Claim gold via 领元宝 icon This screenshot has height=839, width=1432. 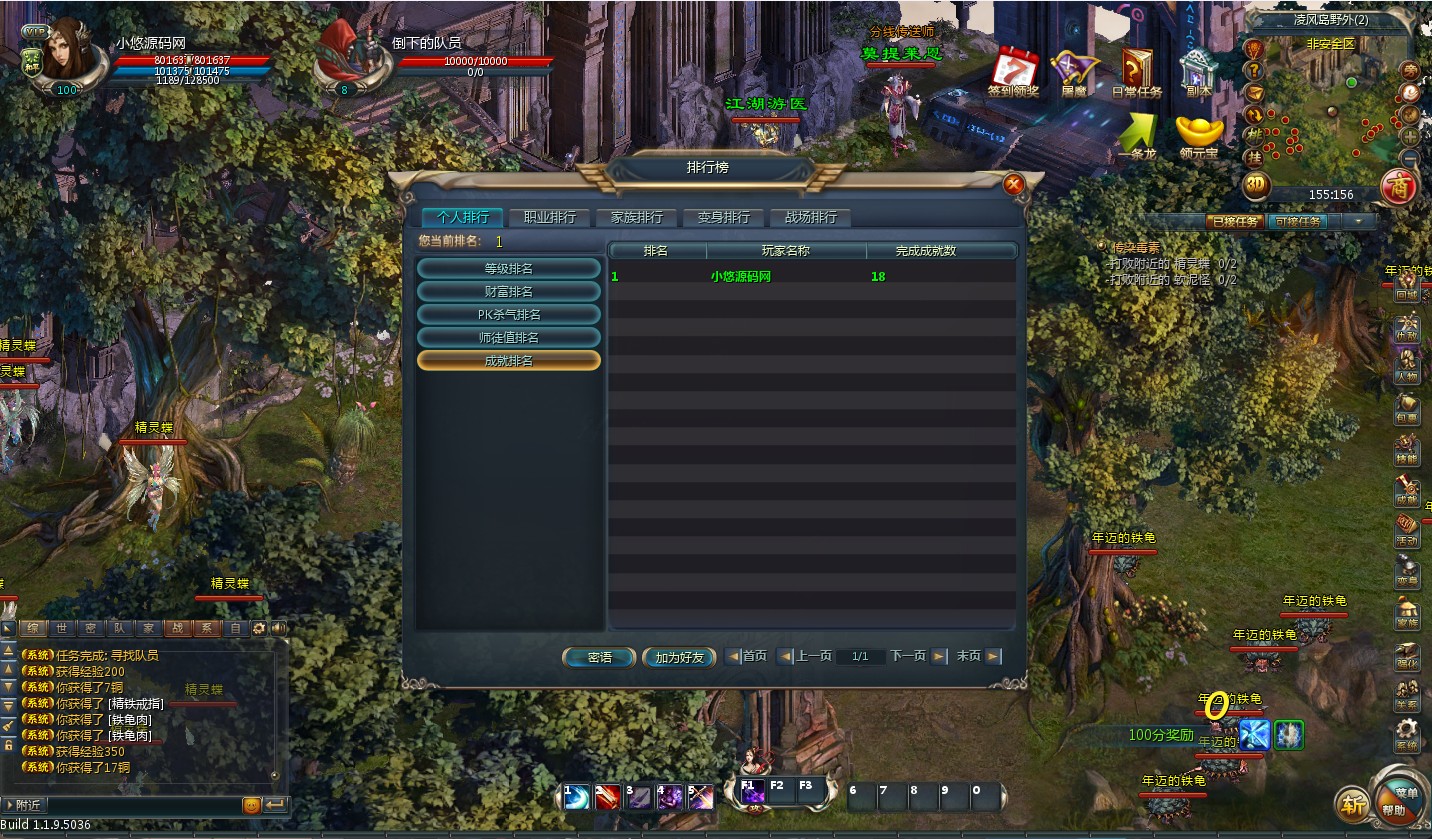point(1199,136)
